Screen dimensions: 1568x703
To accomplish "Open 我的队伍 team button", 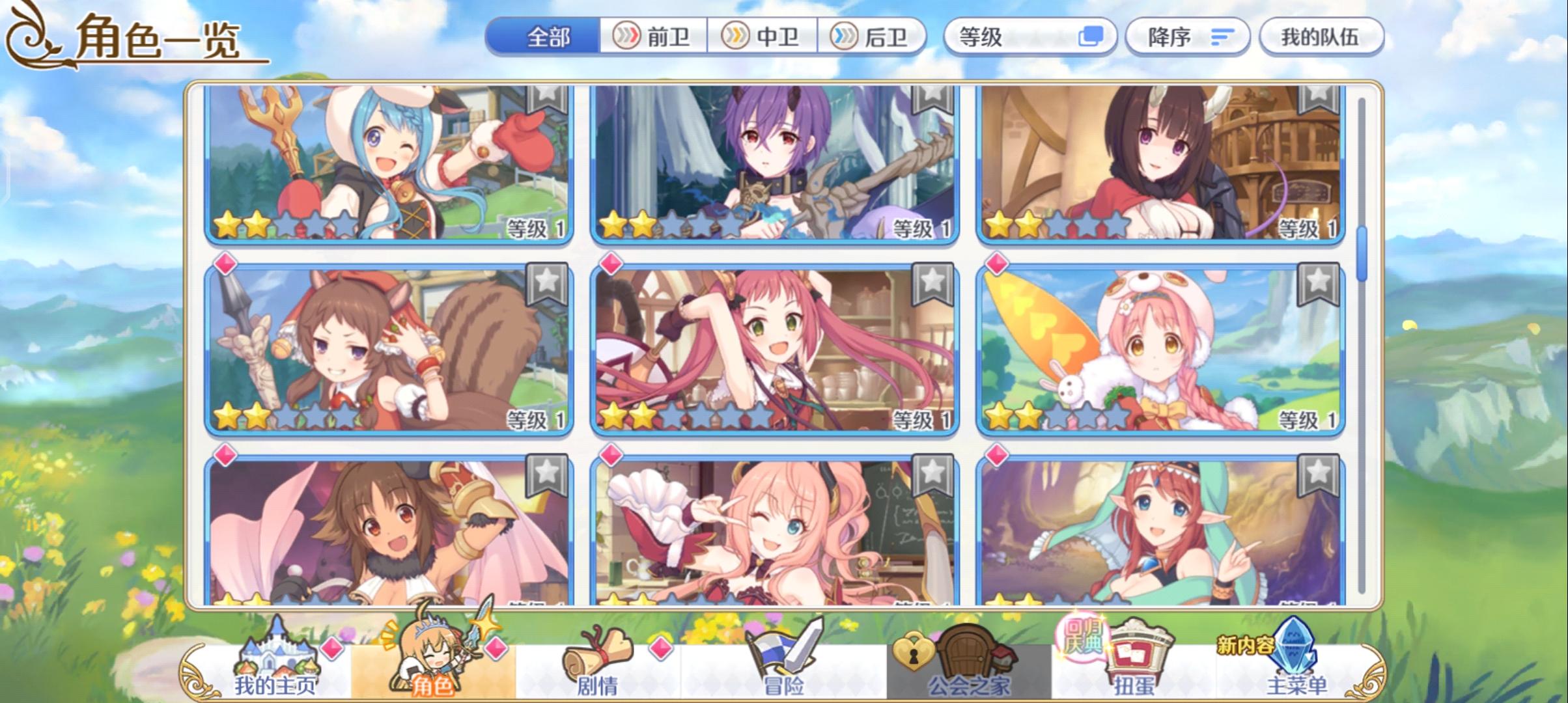I will (x=1320, y=37).
